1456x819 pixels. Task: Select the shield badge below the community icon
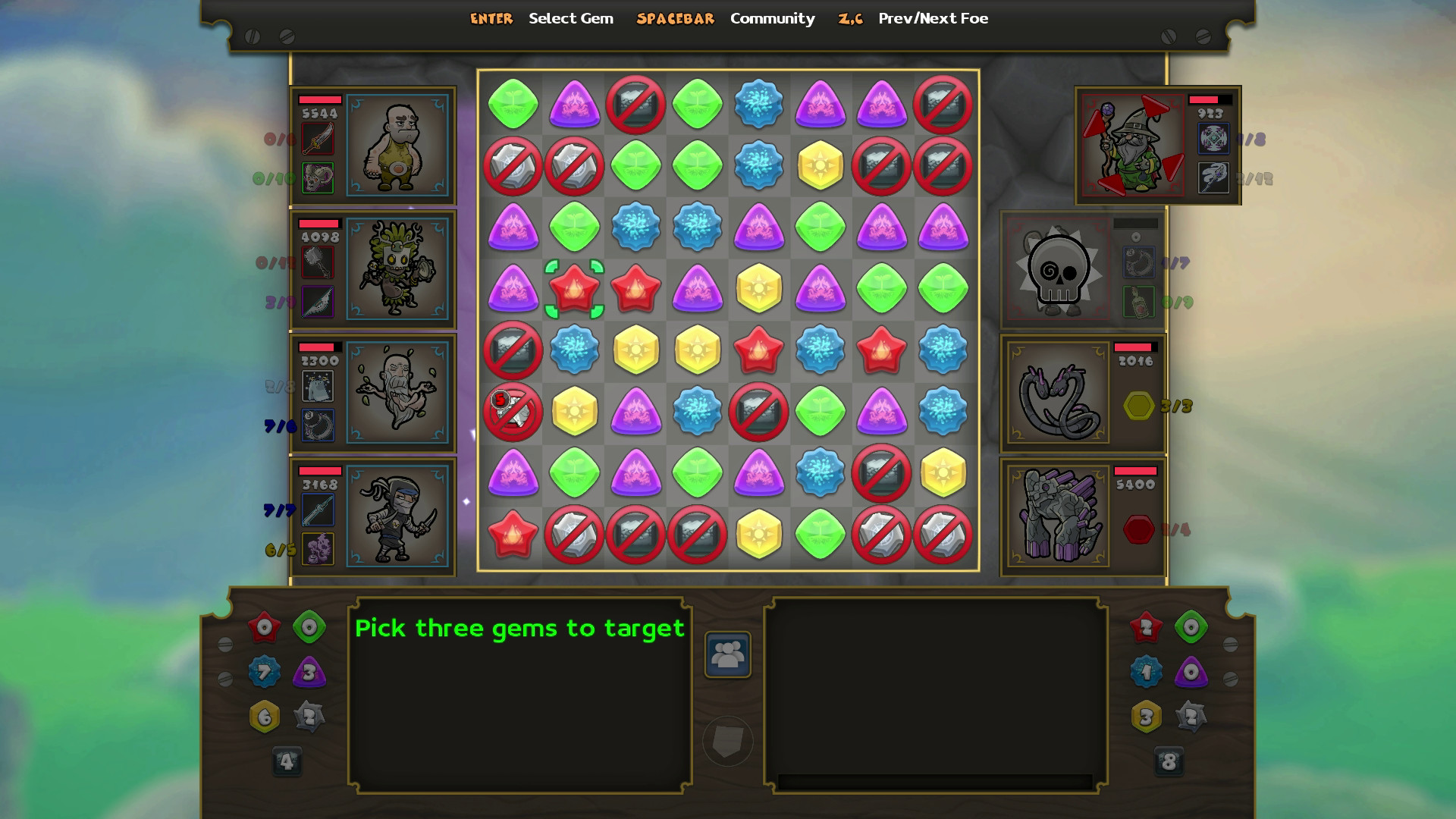727,739
